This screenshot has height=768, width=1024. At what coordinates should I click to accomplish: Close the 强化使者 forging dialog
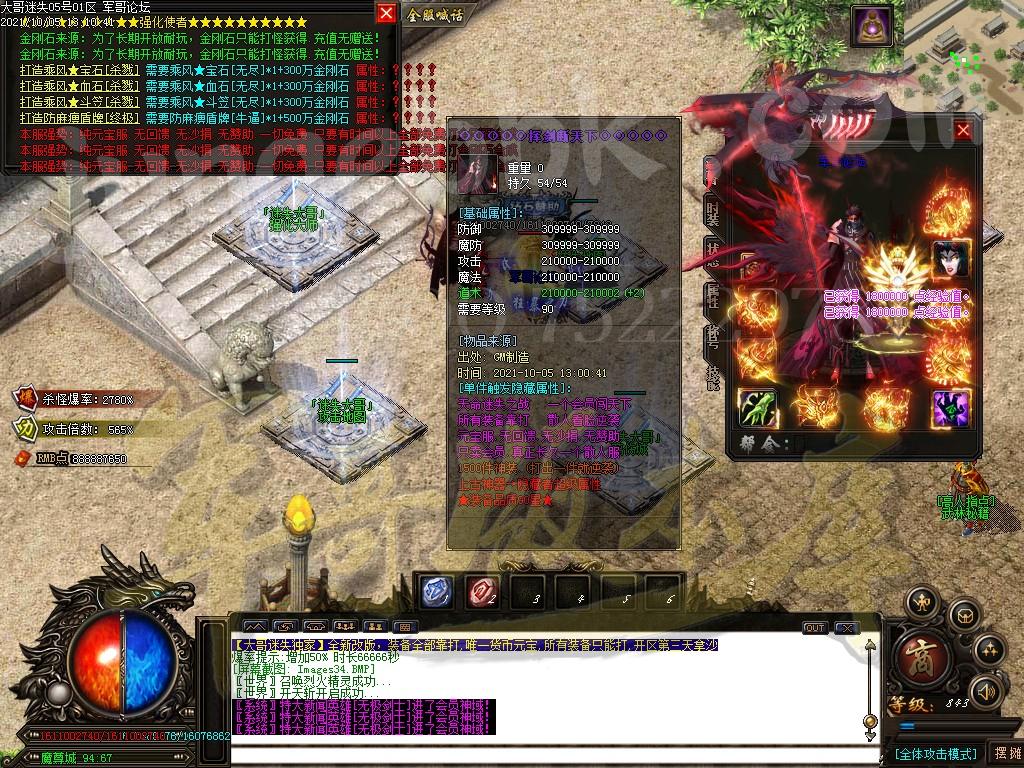pyautogui.click(x=386, y=13)
